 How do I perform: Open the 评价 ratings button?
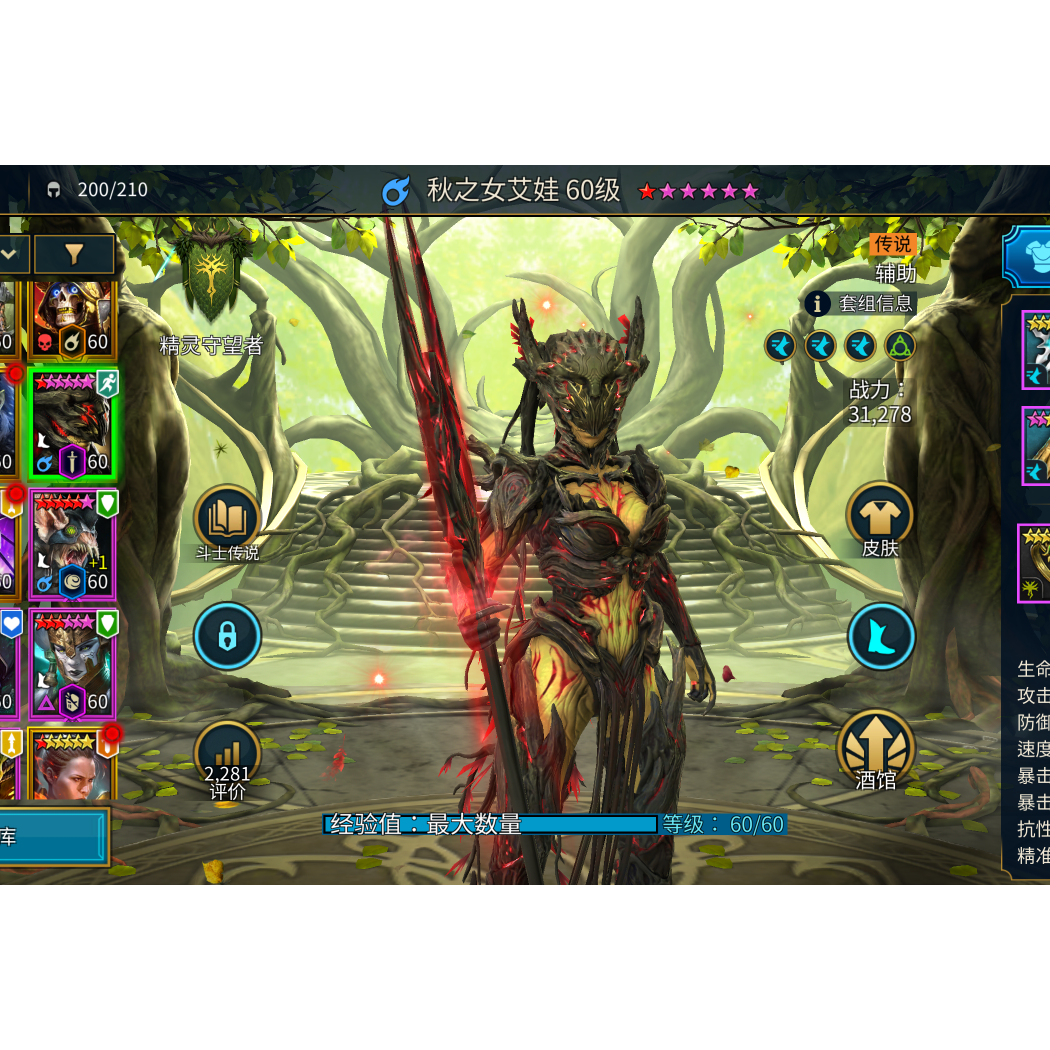click(x=227, y=760)
